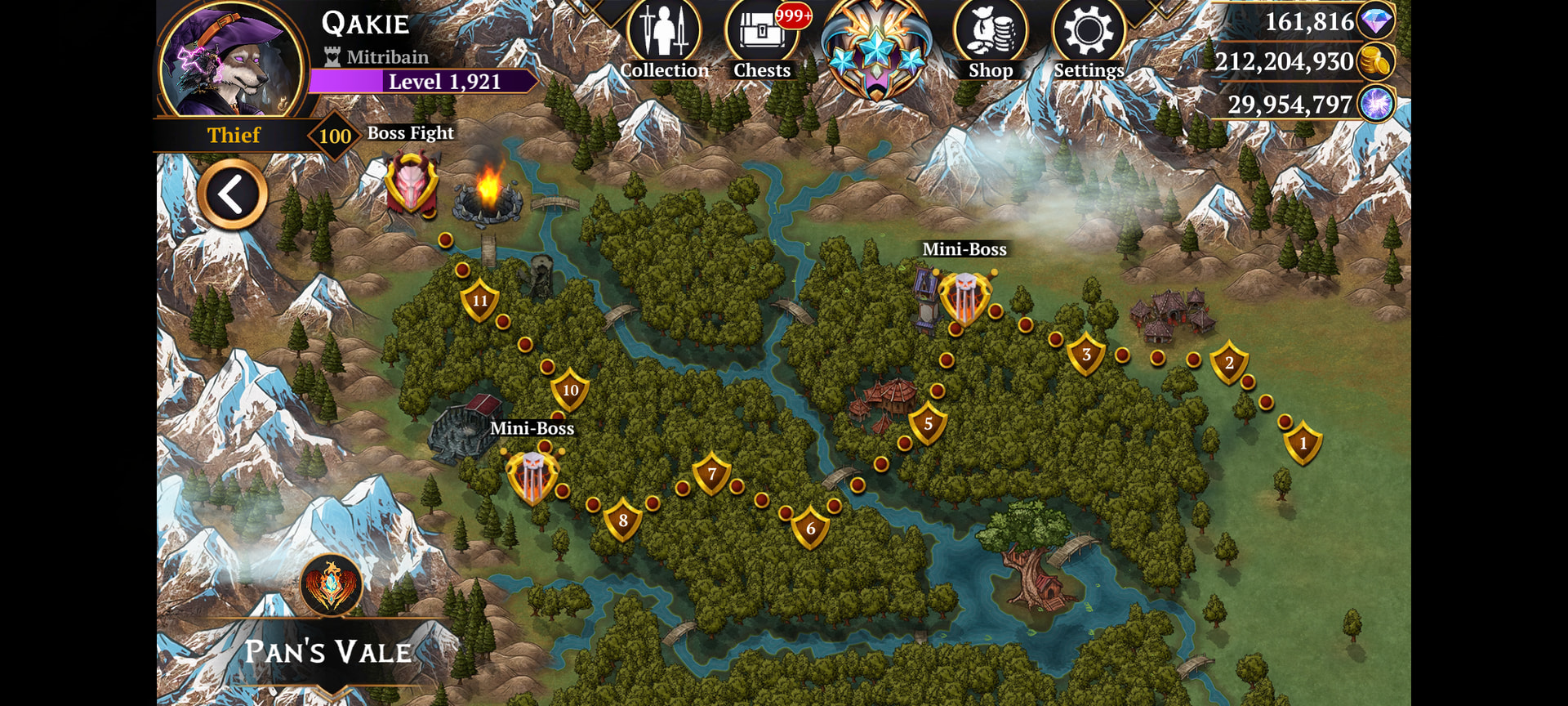The height and width of the screenshot is (706, 1568).
Task: Select the star crest emblem at top center
Action: click(x=875, y=51)
